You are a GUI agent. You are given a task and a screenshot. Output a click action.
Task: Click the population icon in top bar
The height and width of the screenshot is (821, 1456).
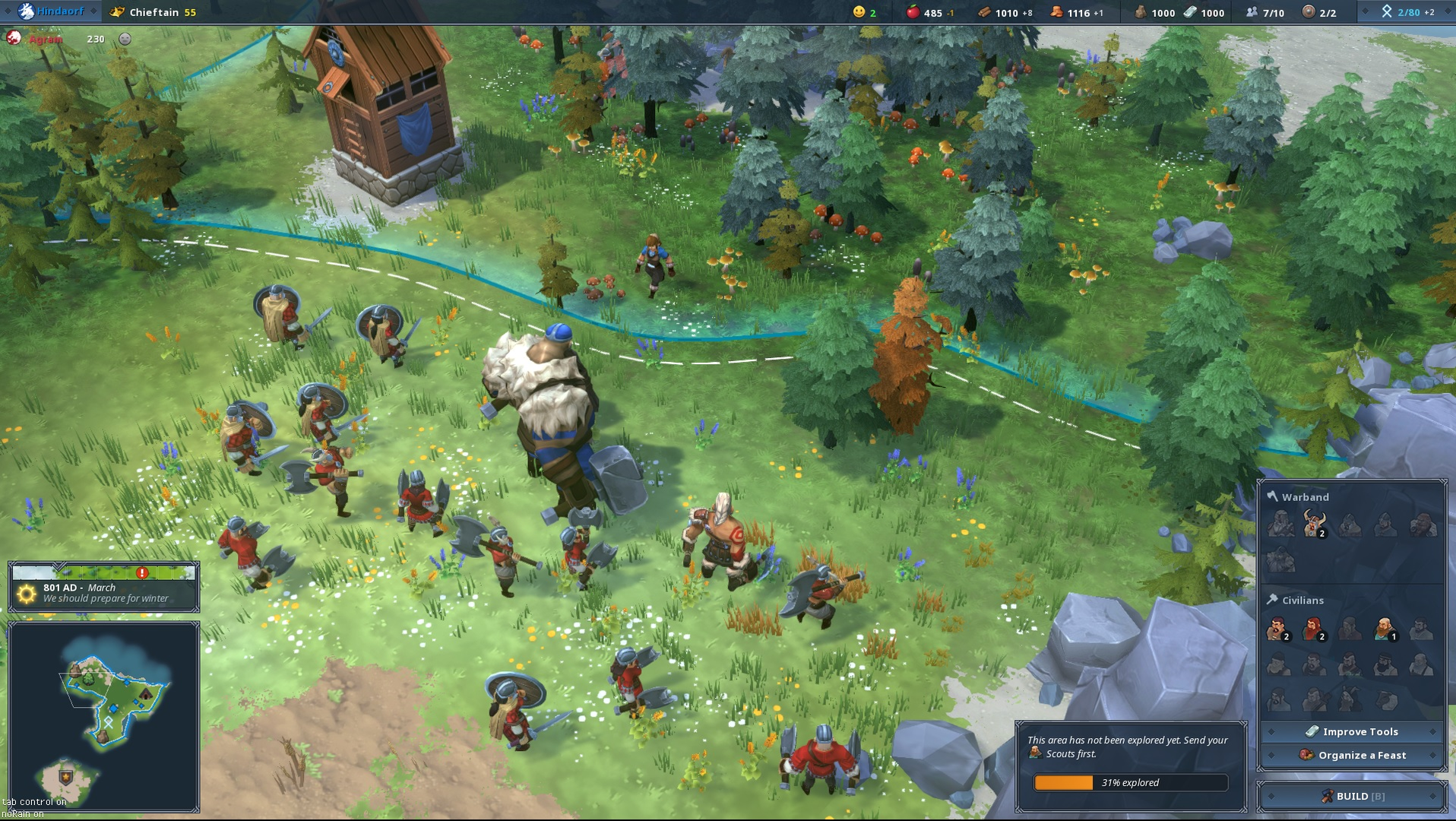point(1251,12)
